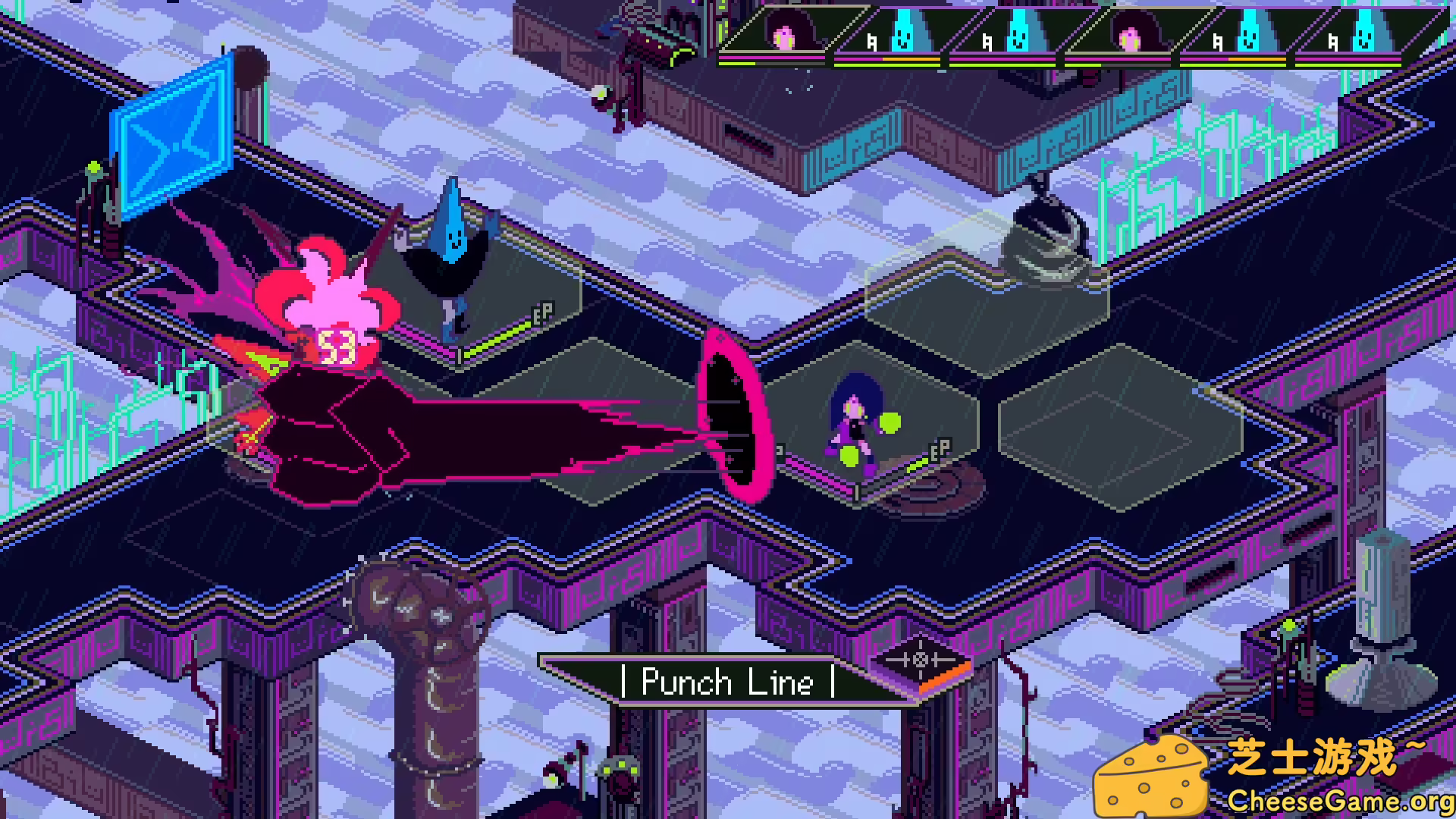The width and height of the screenshot is (1456, 819).
Task: Click the EP gauge label next to the hero
Action: click(939, 448)
